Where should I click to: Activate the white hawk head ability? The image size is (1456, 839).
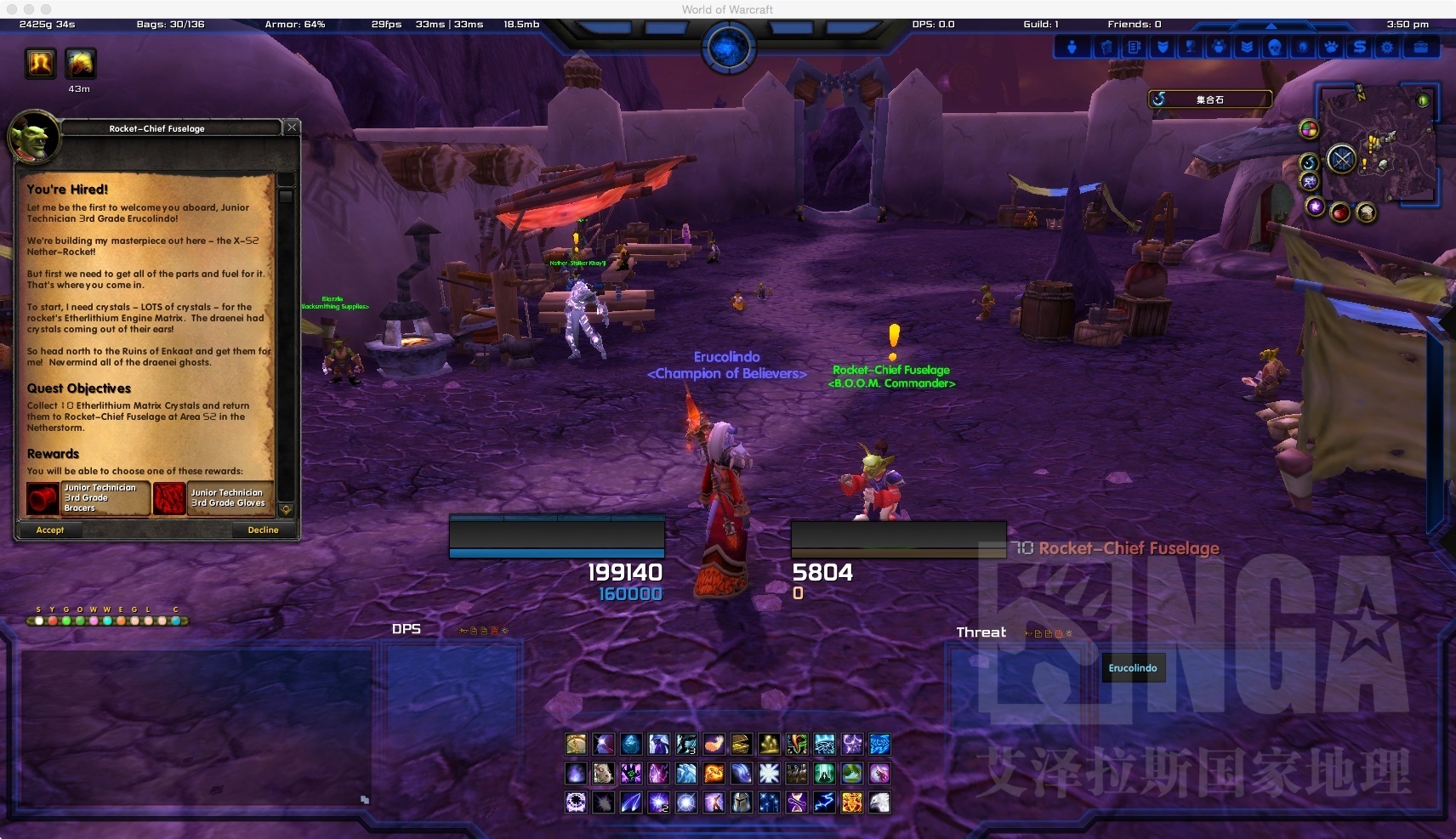coord(879,802)
